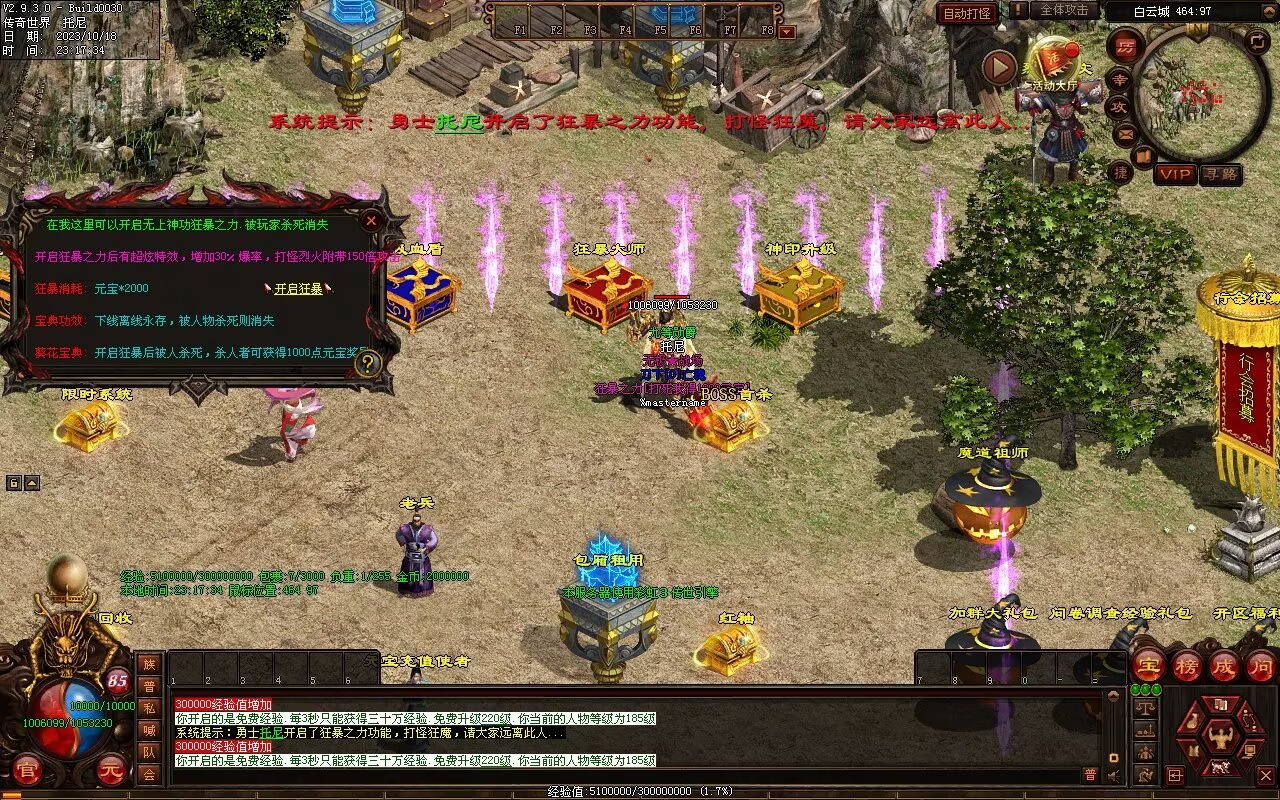Open the character muscle-figure panel
Screen dimensions: 1280x800
(1221, 739)
